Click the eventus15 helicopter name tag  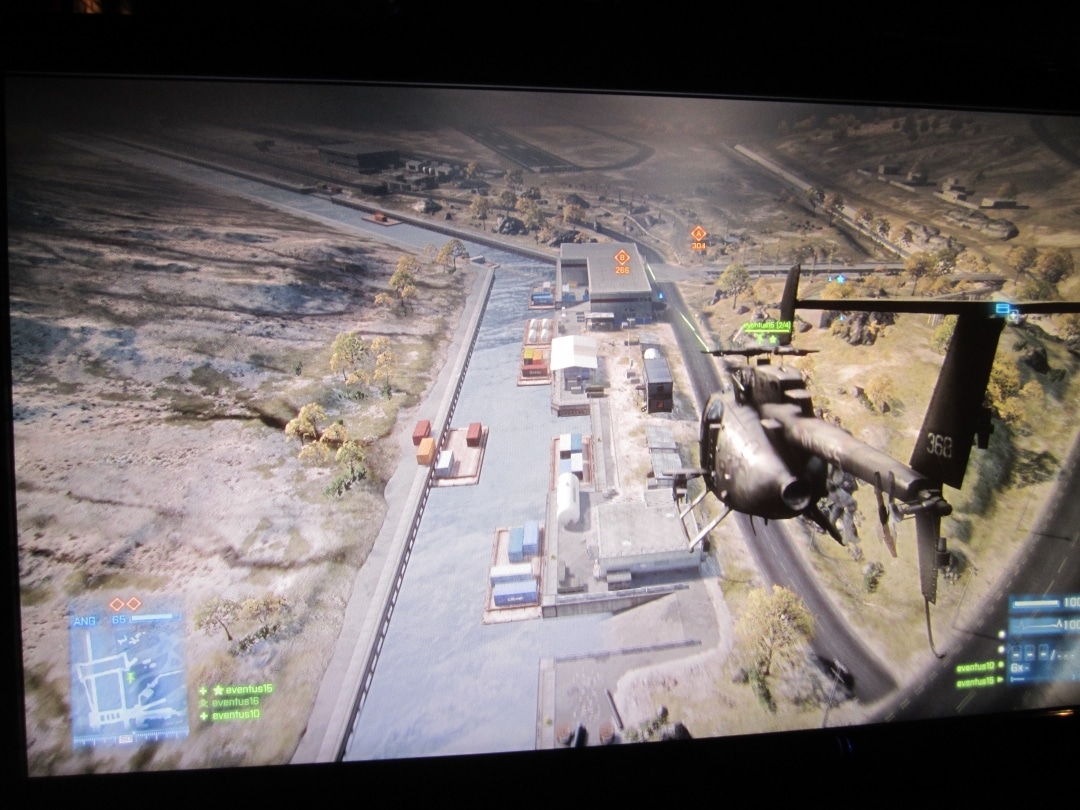[766, 326]
